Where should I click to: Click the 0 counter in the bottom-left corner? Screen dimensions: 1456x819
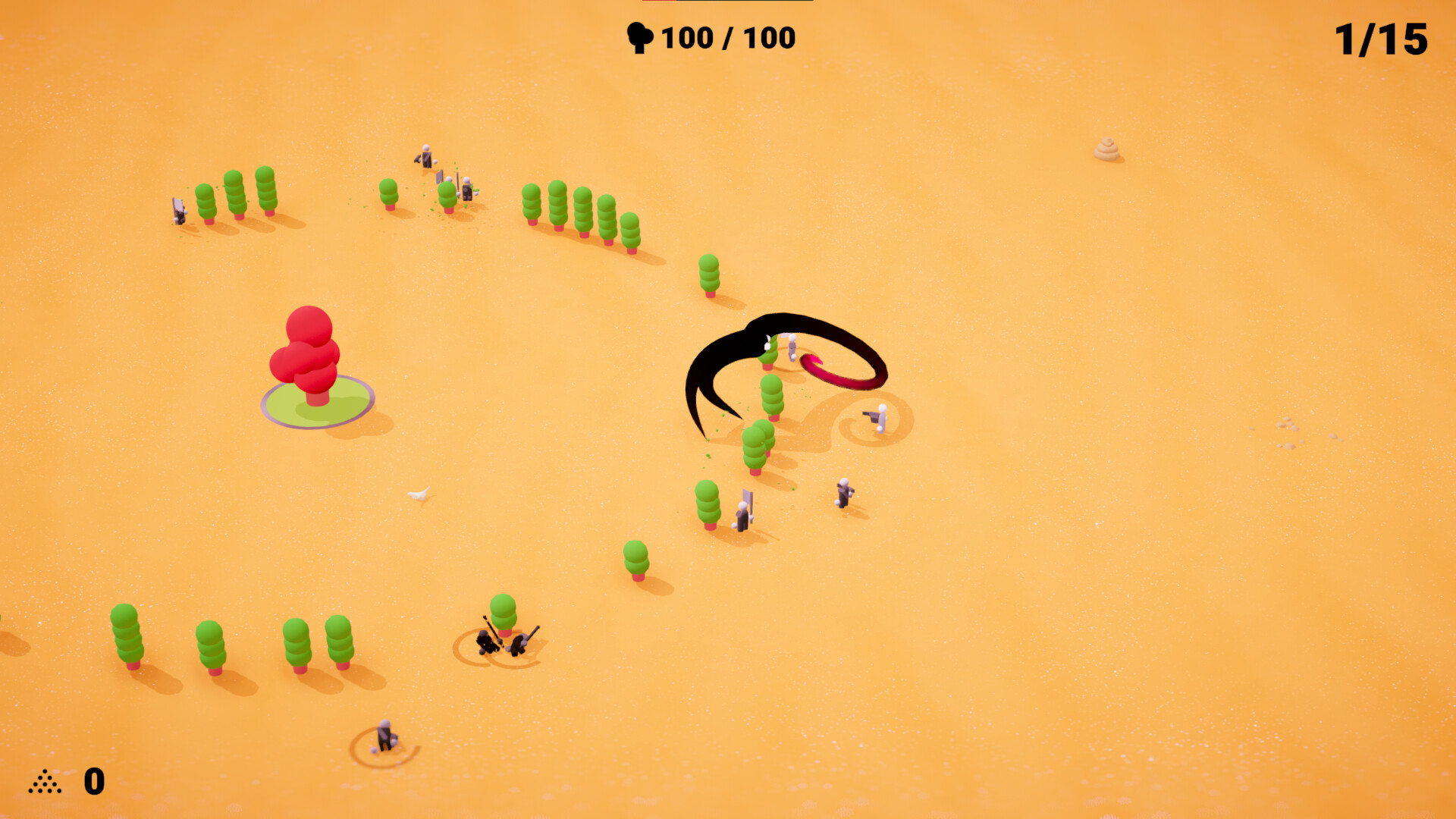click(93, 781)
